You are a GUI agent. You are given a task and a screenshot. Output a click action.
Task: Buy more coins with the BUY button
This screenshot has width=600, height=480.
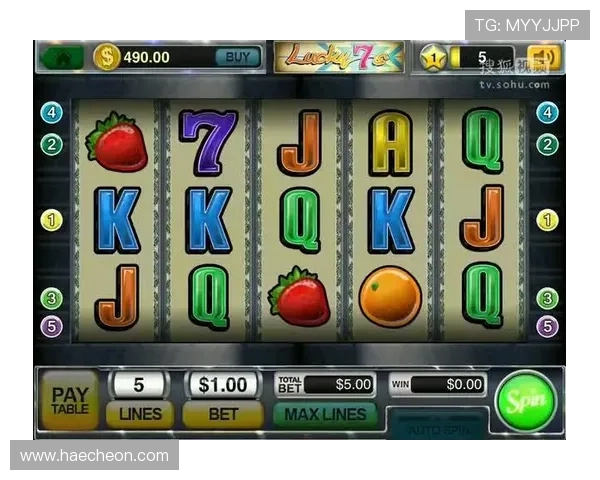(x=238, y=57)
